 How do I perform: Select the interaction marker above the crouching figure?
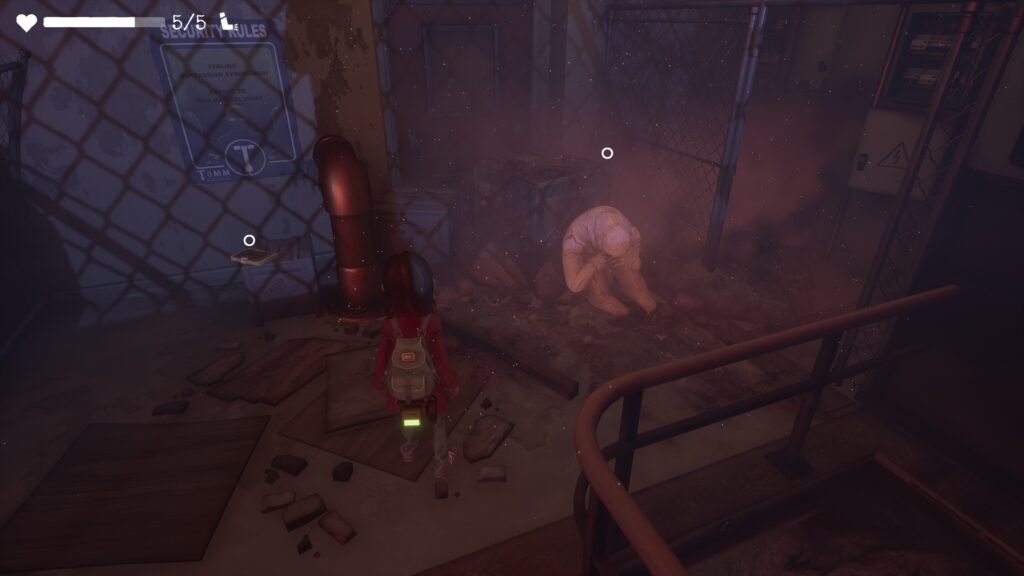[607, 153]
